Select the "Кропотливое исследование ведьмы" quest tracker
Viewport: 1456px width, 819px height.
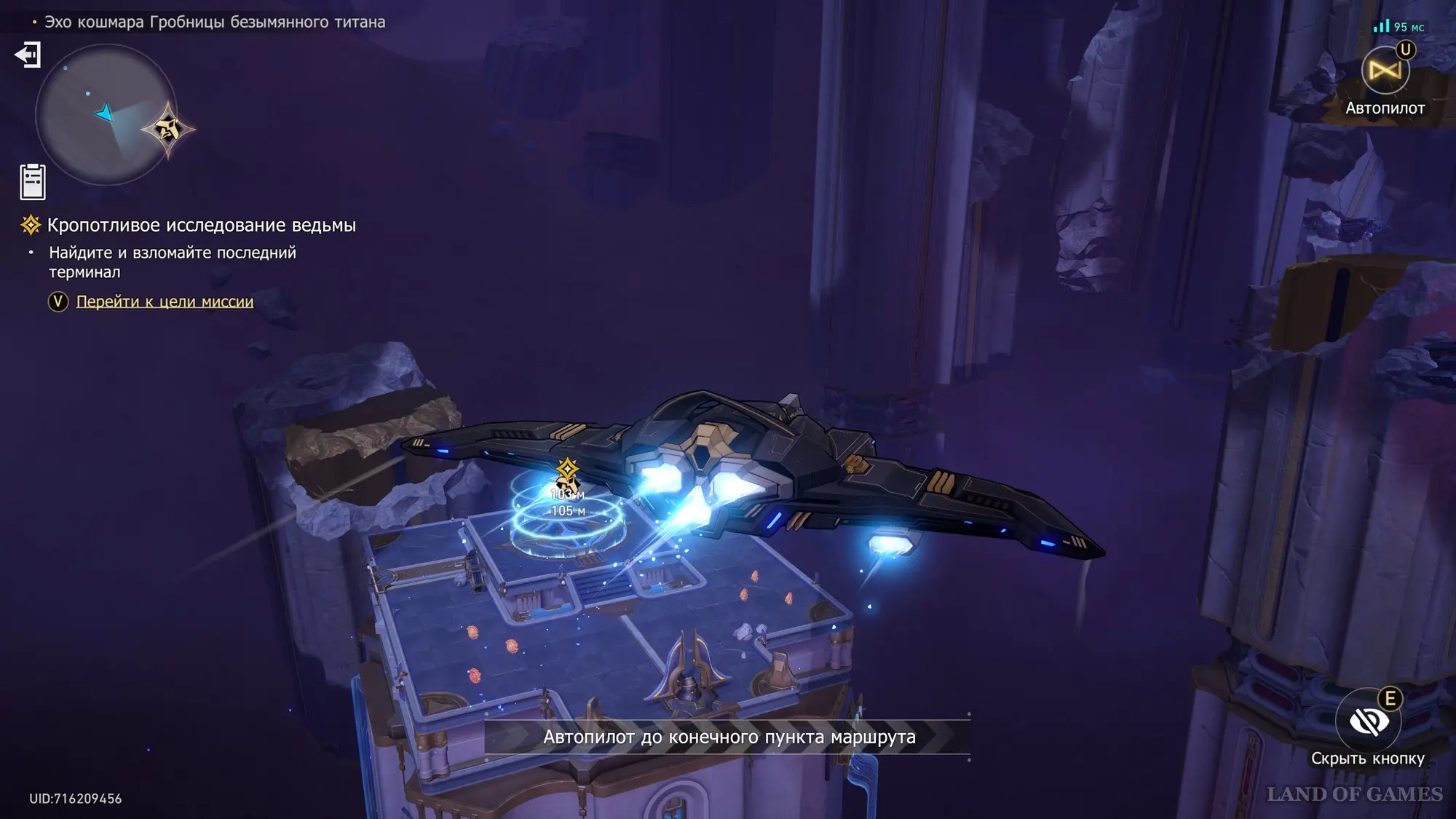(x=201, y=226)
